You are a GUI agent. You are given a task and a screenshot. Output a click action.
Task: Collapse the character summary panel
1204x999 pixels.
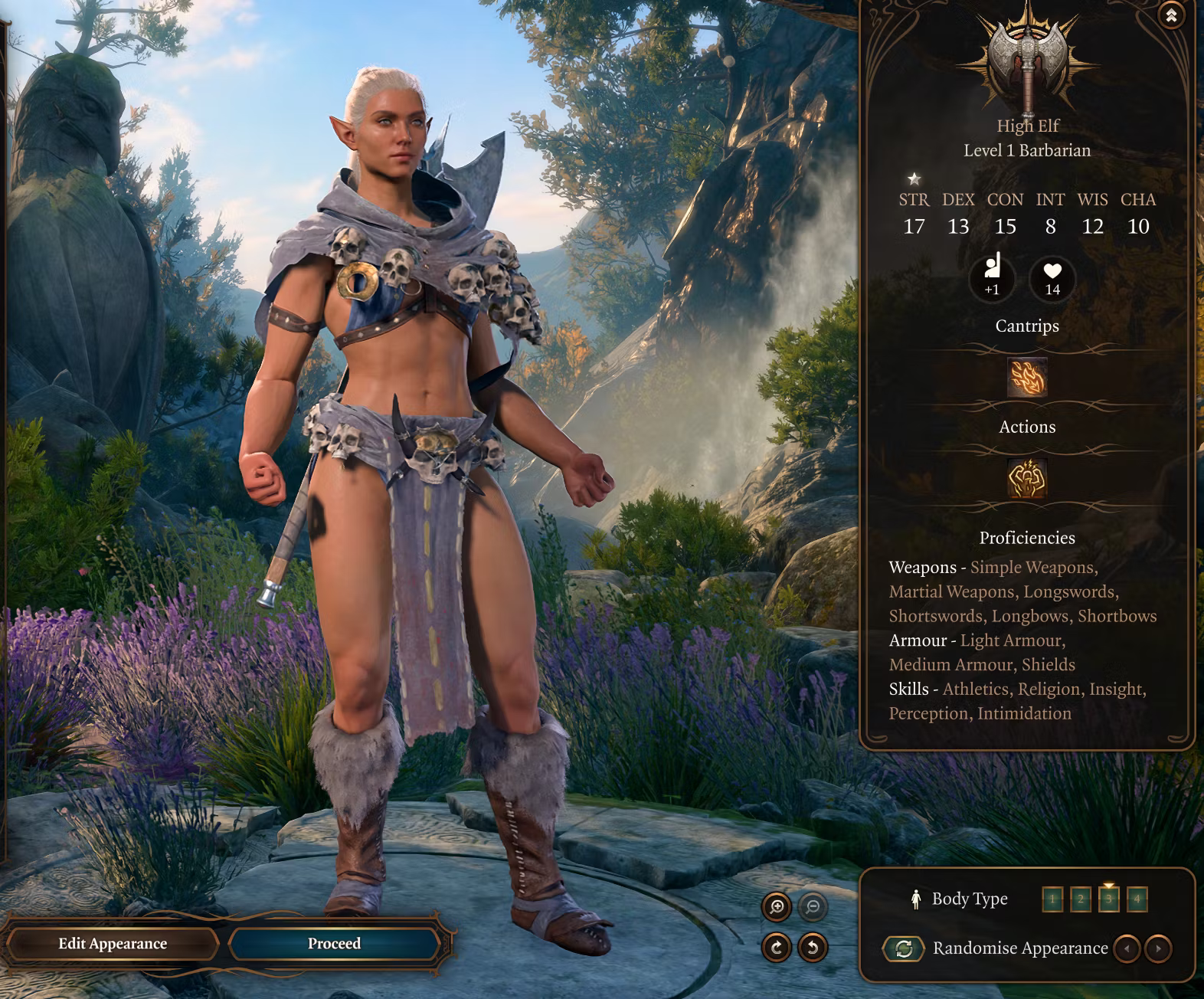[x=1170, y=15]
